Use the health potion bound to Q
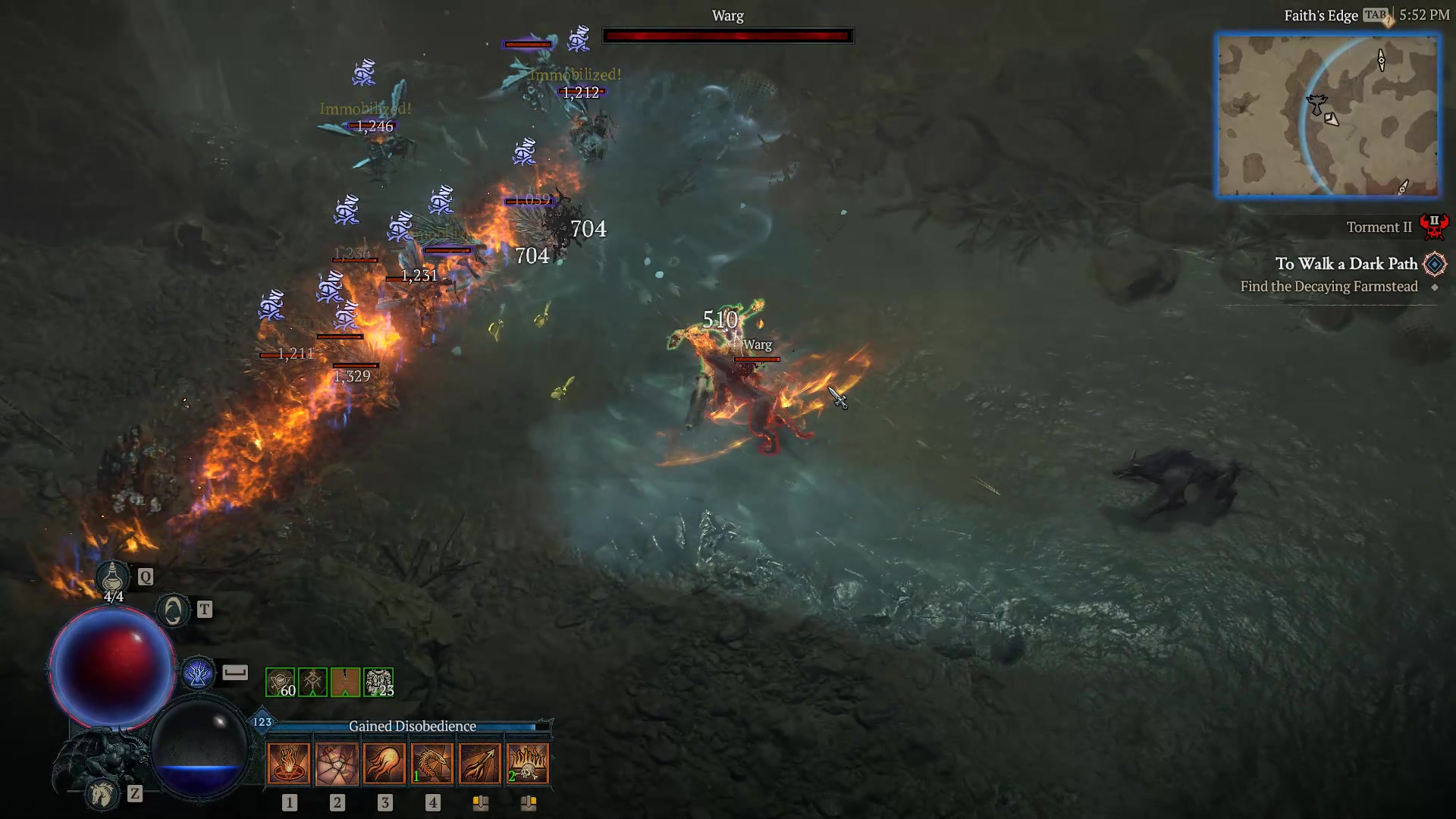The height and width of the screenshot is (819, 1456). (x=112, y=576)
